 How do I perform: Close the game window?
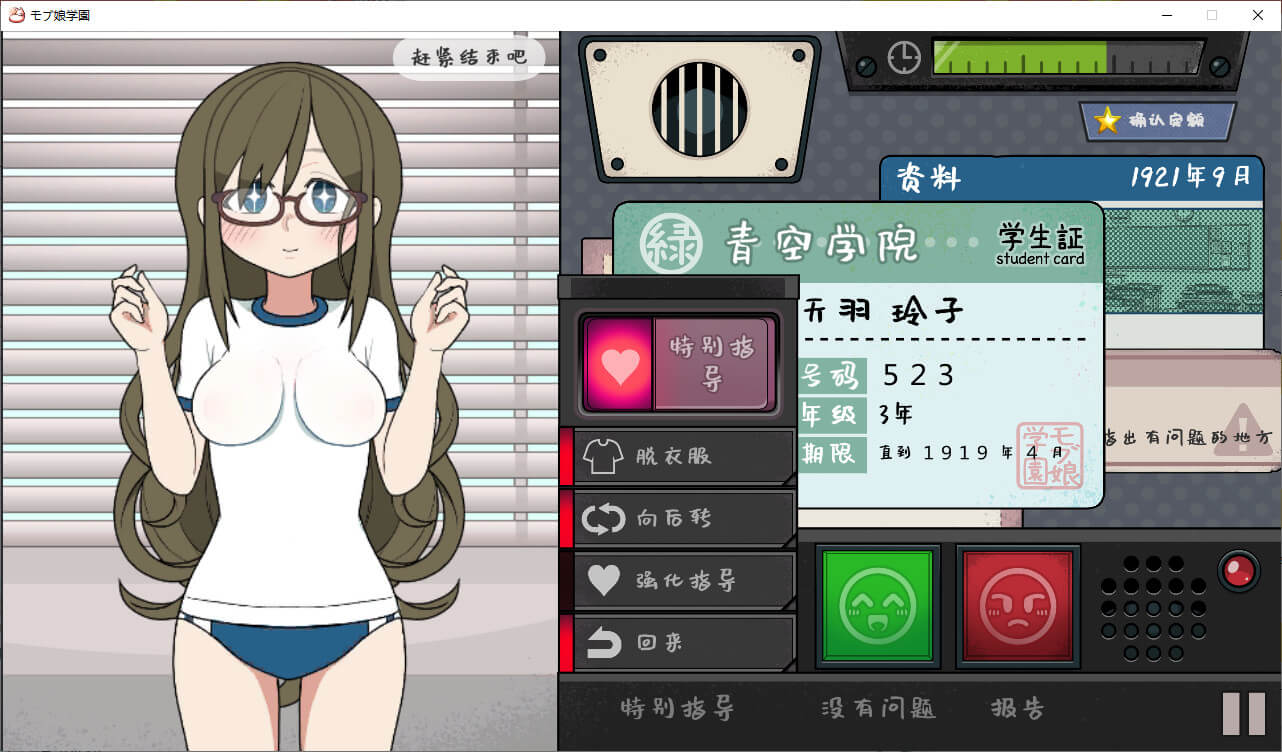click(x=1258, y=15)
